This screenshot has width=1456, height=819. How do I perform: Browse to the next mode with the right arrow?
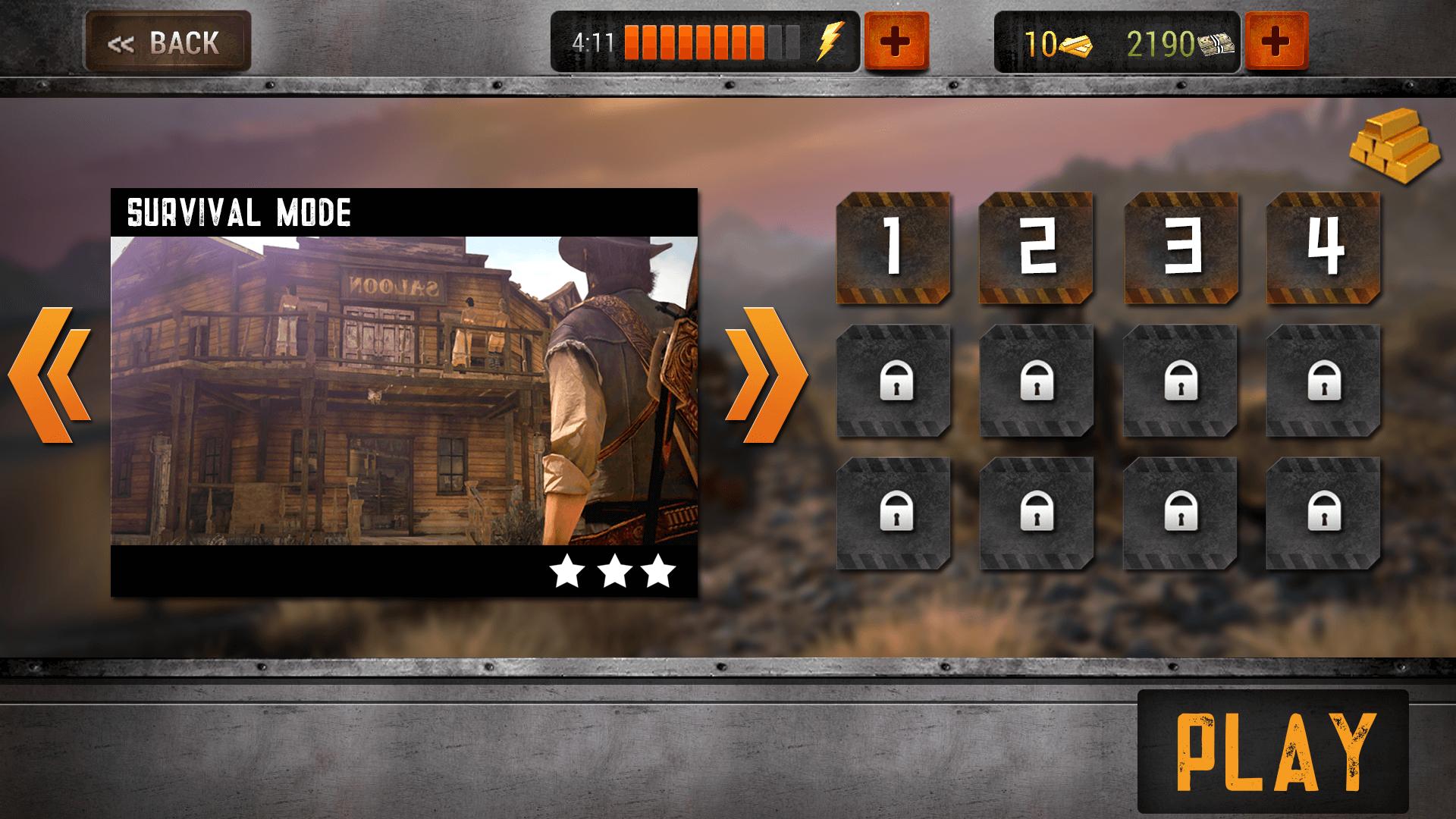767,374
